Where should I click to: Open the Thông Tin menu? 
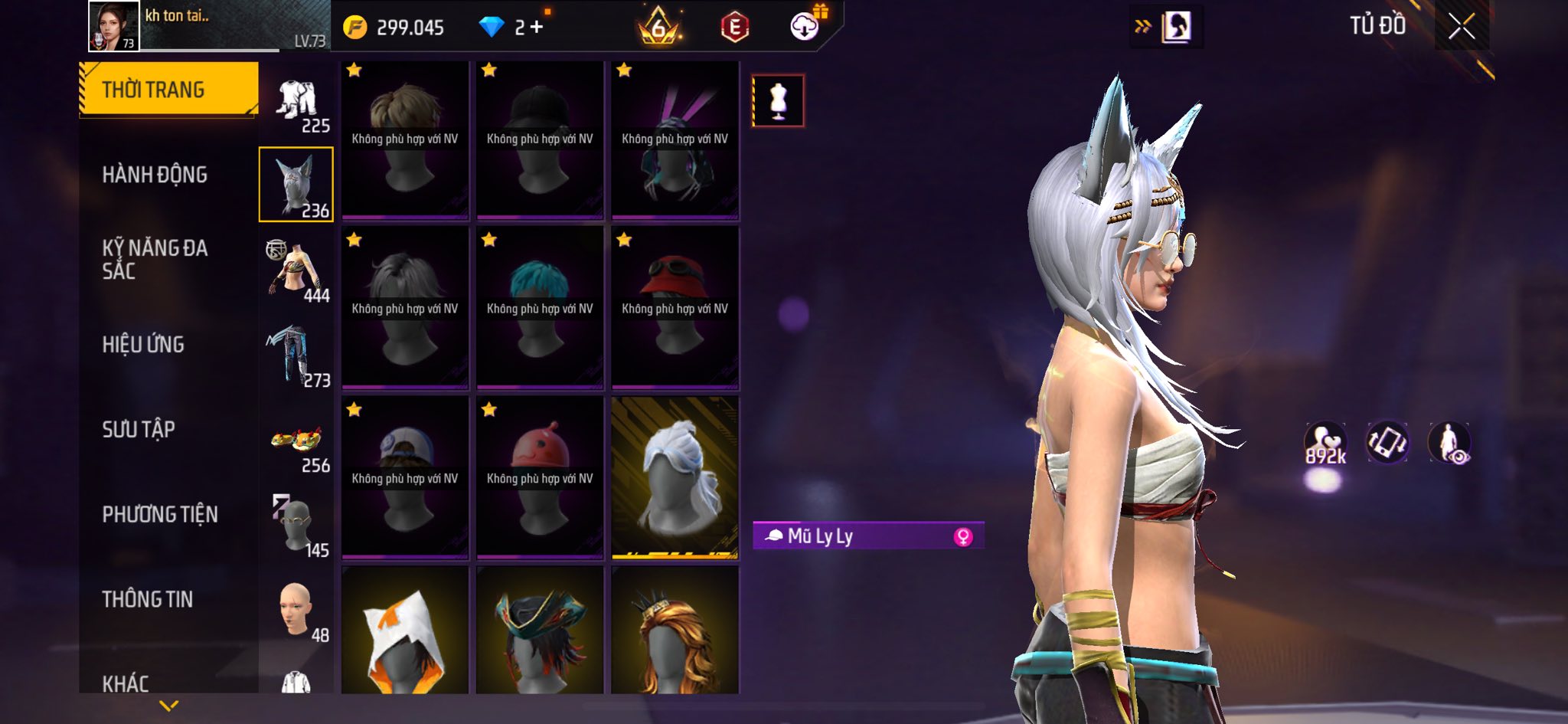(x=147, y=599)
